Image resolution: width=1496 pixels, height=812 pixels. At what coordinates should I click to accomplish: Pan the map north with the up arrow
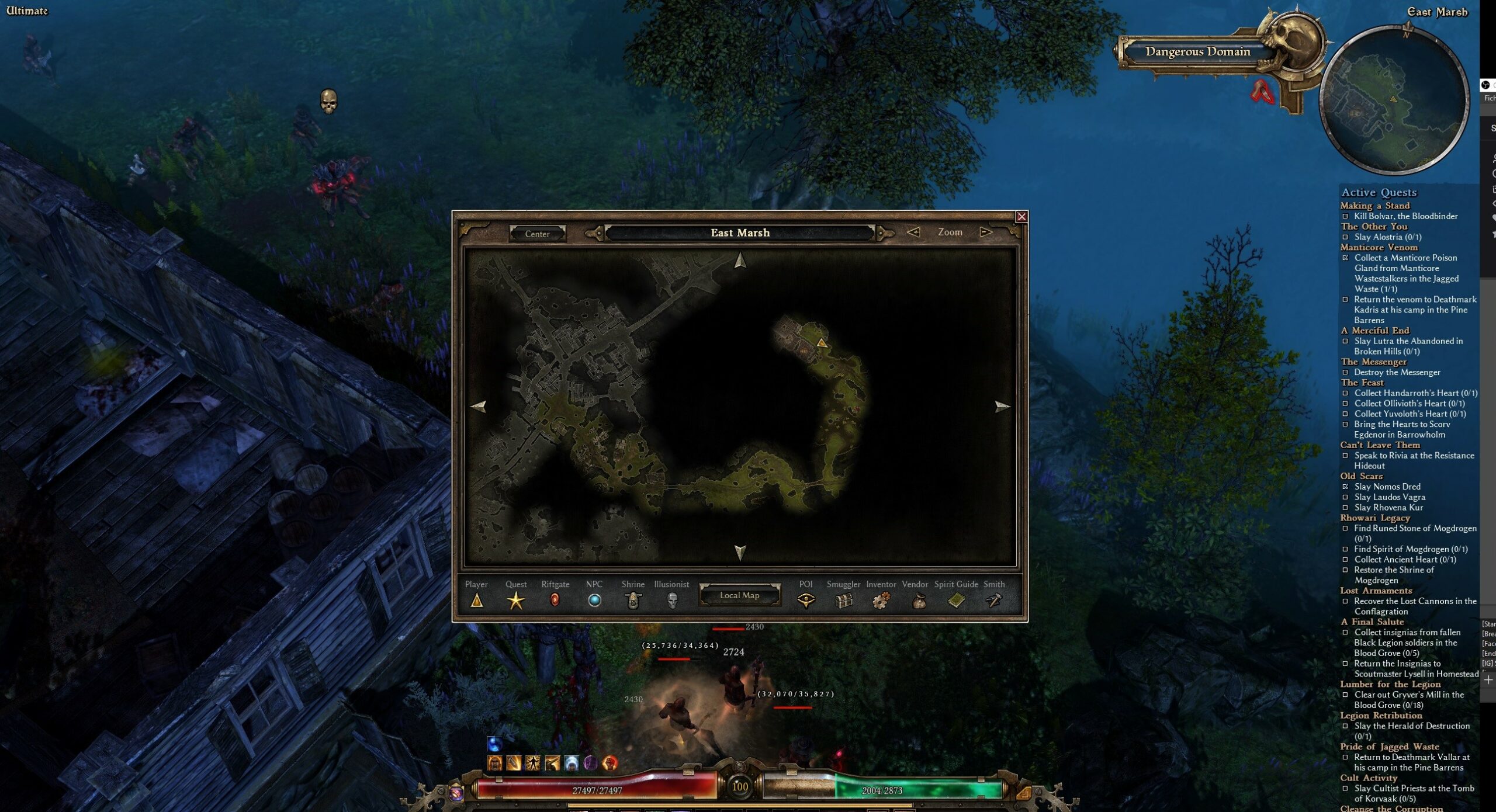(x=740, y=260)
